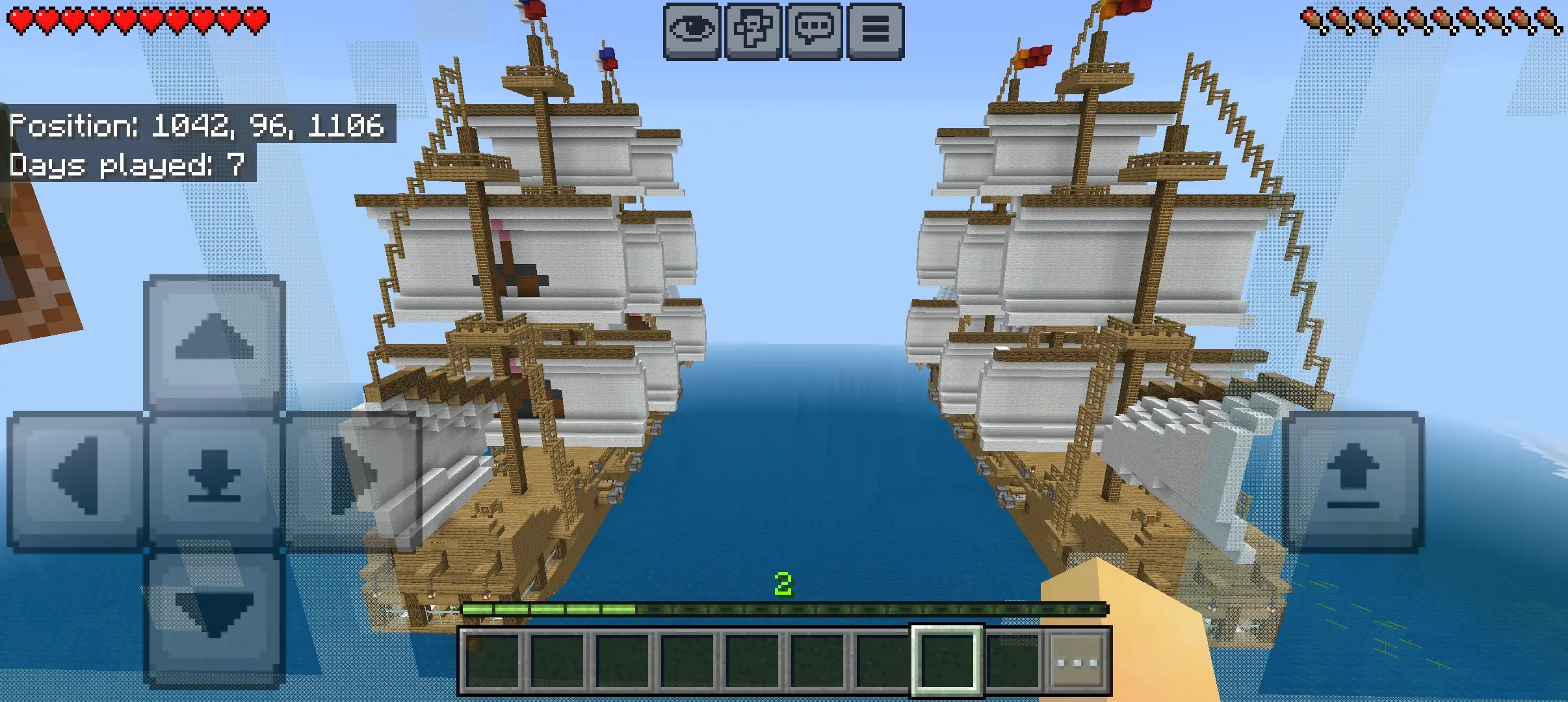Open the pause menu with the three-lines button
The image size is (1568, 702).
(875, 31)
